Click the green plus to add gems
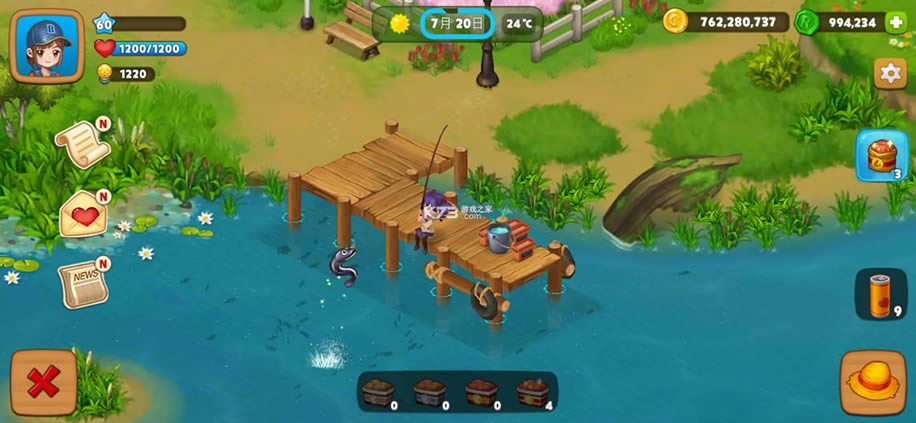The width and height of the screenshot is (916, 423). [x=896, y=22]
